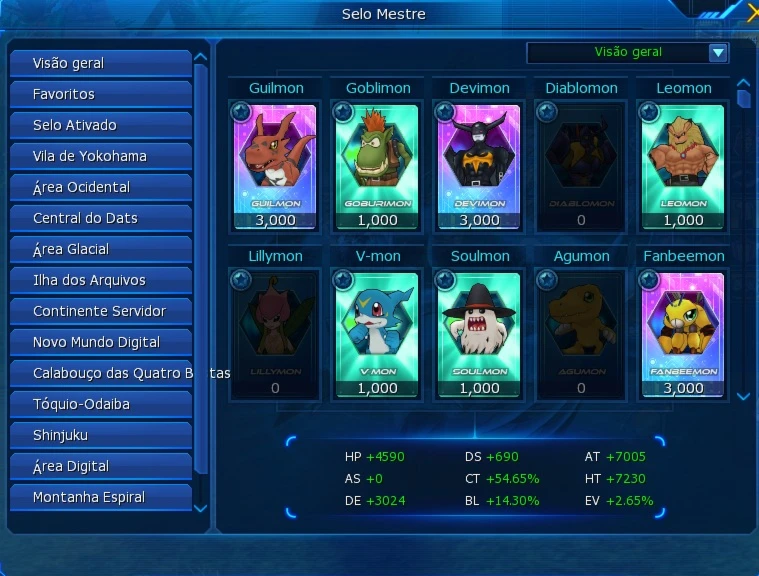Open the Favoritos category
This screenshot has height=576, width=759.
[x=100, y=94]
